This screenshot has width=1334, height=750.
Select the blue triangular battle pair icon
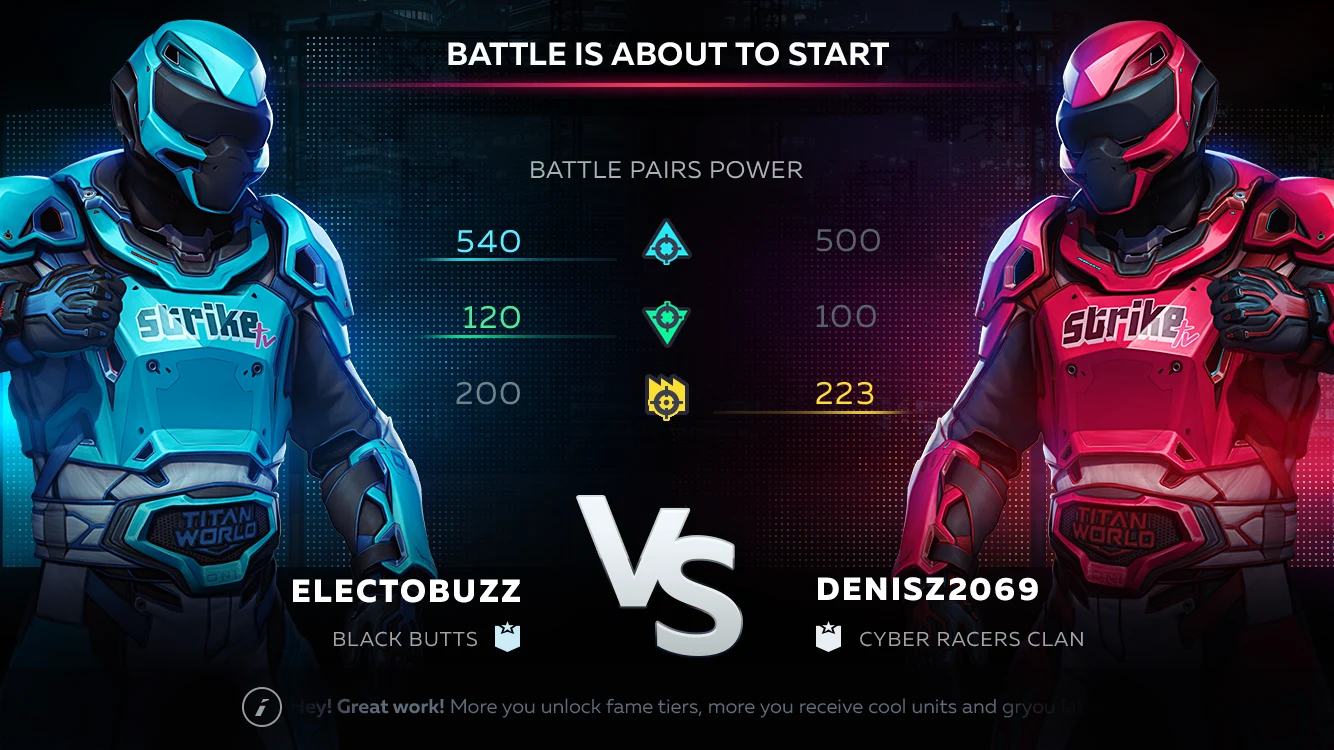pos(666,243)
